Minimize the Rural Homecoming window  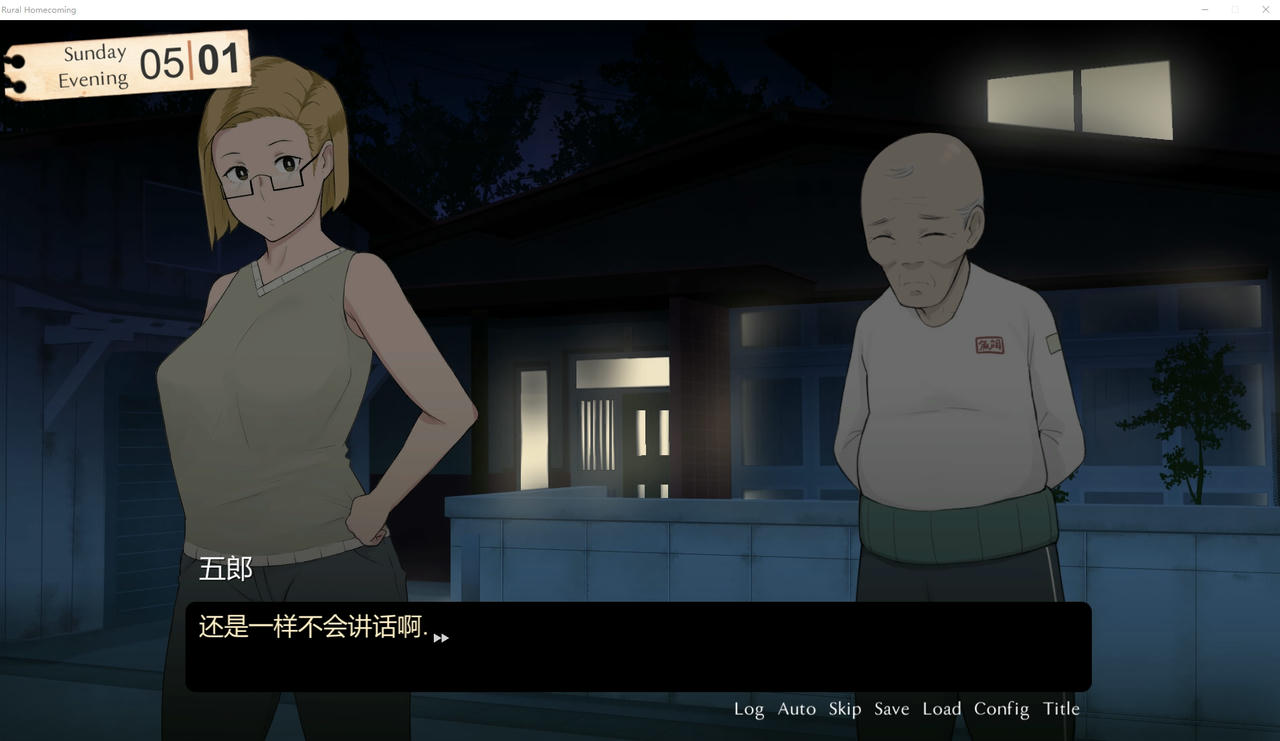[1205, 9]
